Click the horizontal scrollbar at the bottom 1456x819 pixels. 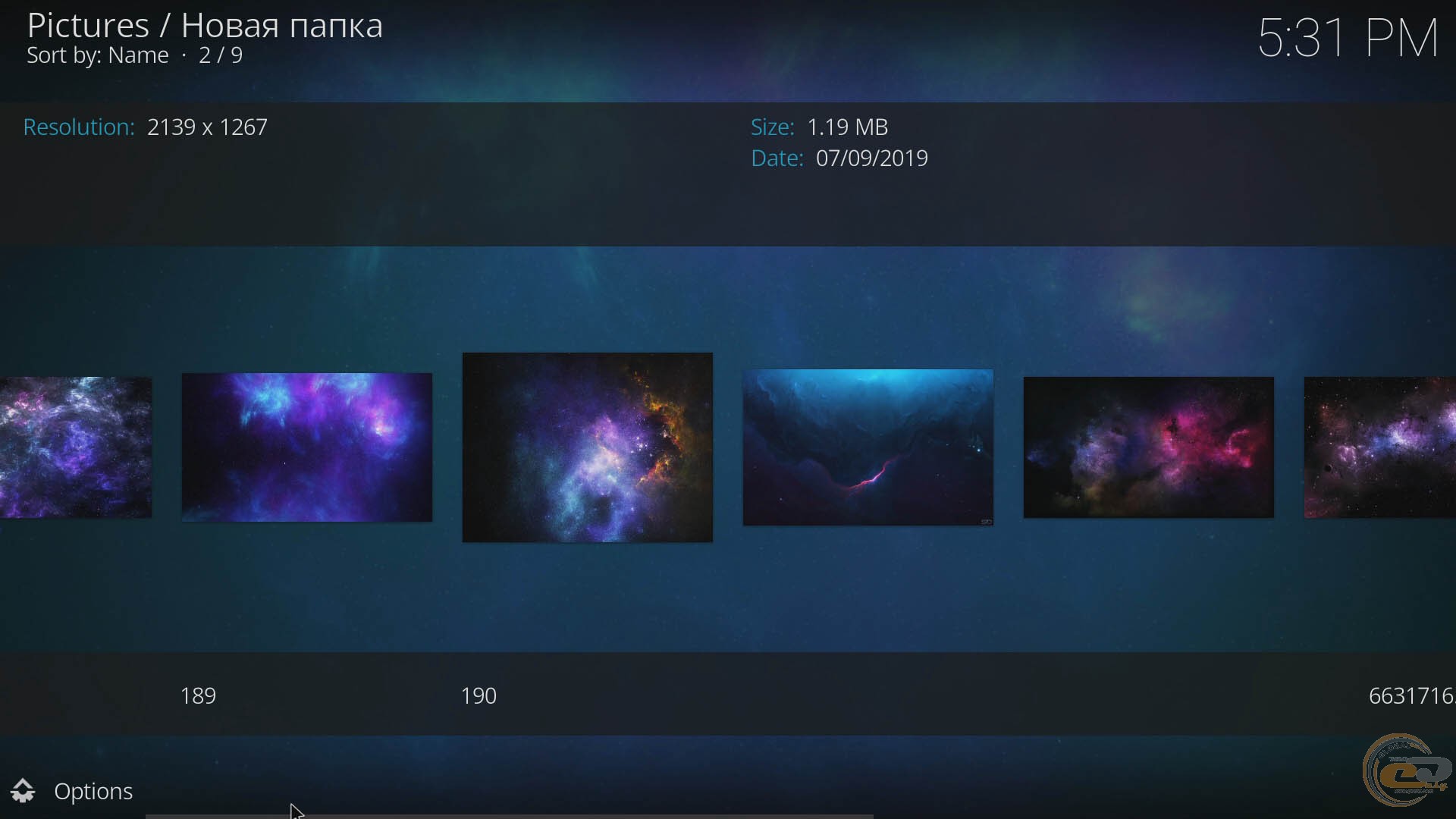(x=508, y=816)
